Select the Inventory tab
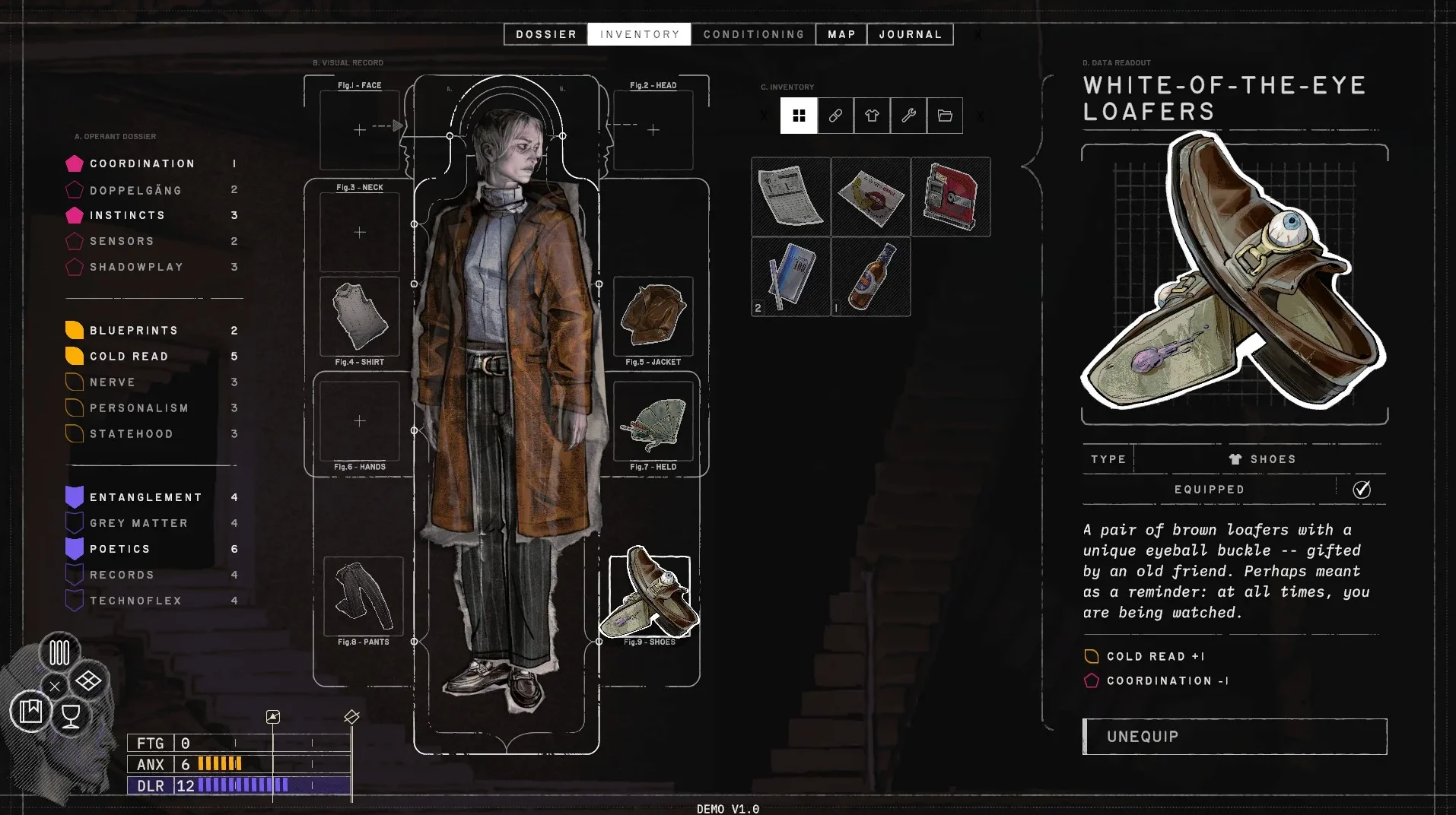The height and width of the screenshot is (815, 1456). [x=639, y=34]
